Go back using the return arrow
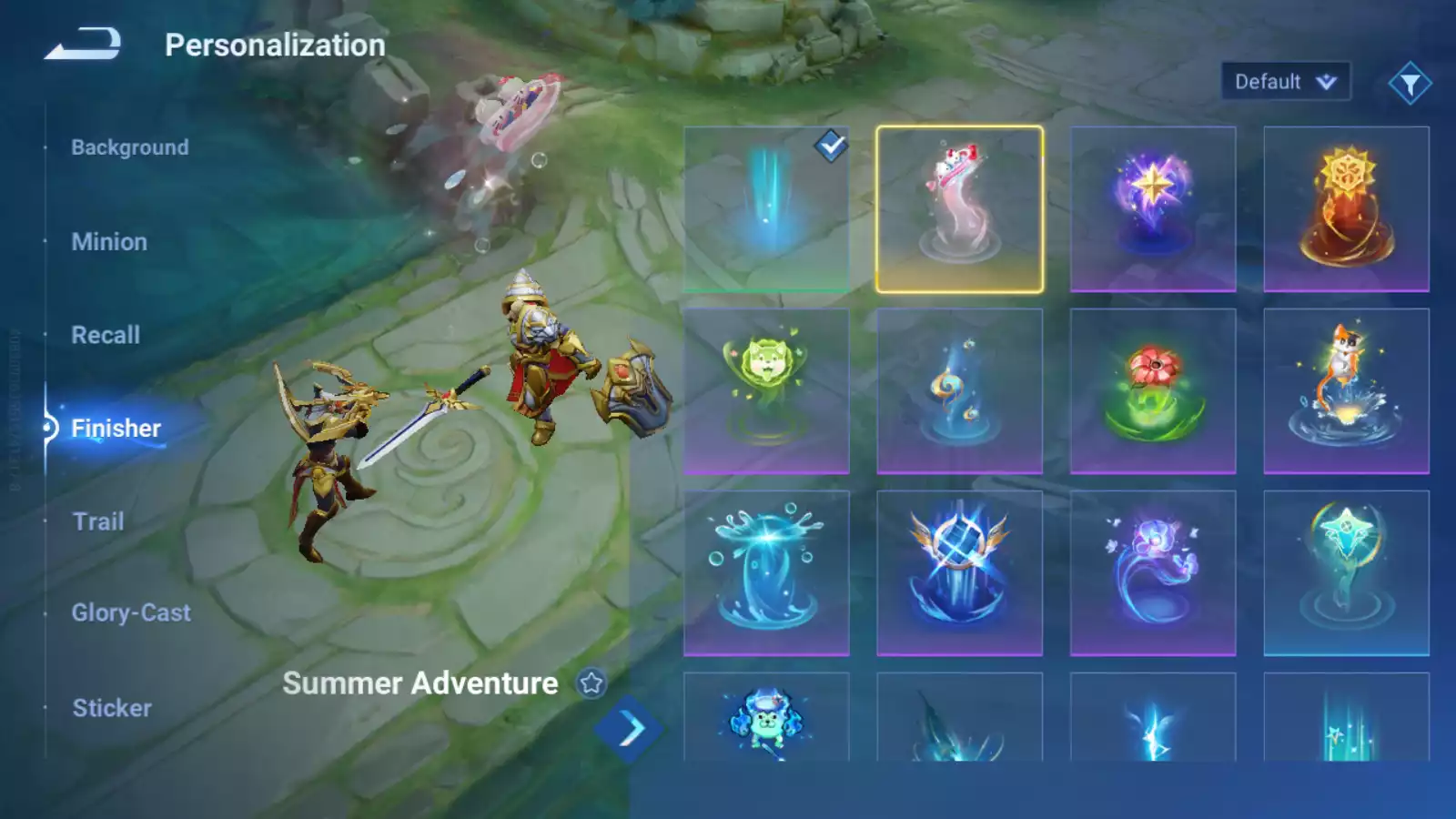1456x819 pixels. tap(83, 44)
